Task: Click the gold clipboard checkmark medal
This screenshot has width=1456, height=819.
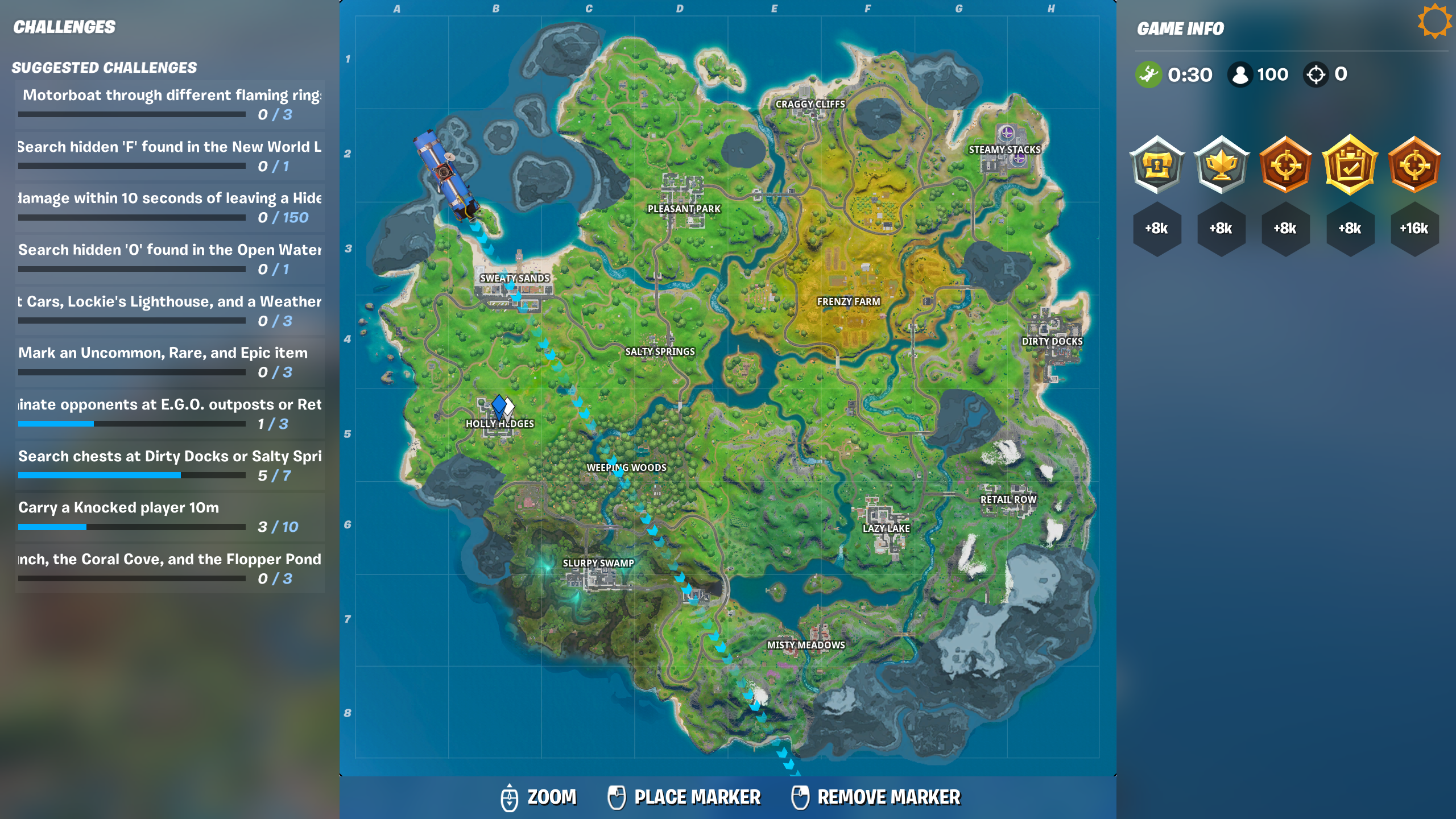Action: coord(1350,166)
